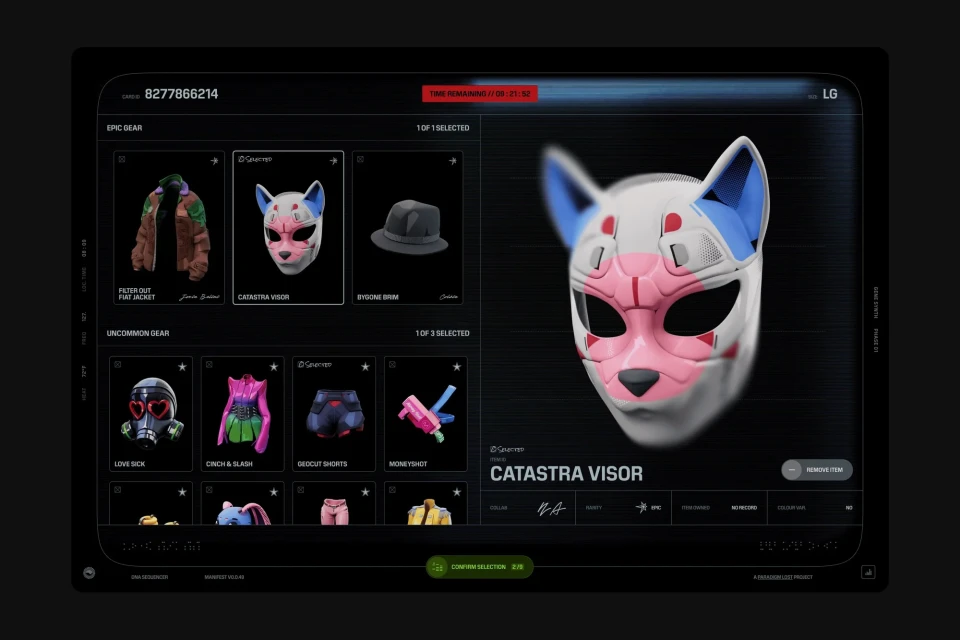Remove the Catastra Visor item
Viewport: 960px width, 640px height.
pyautogui.click(x=817, y=470)
